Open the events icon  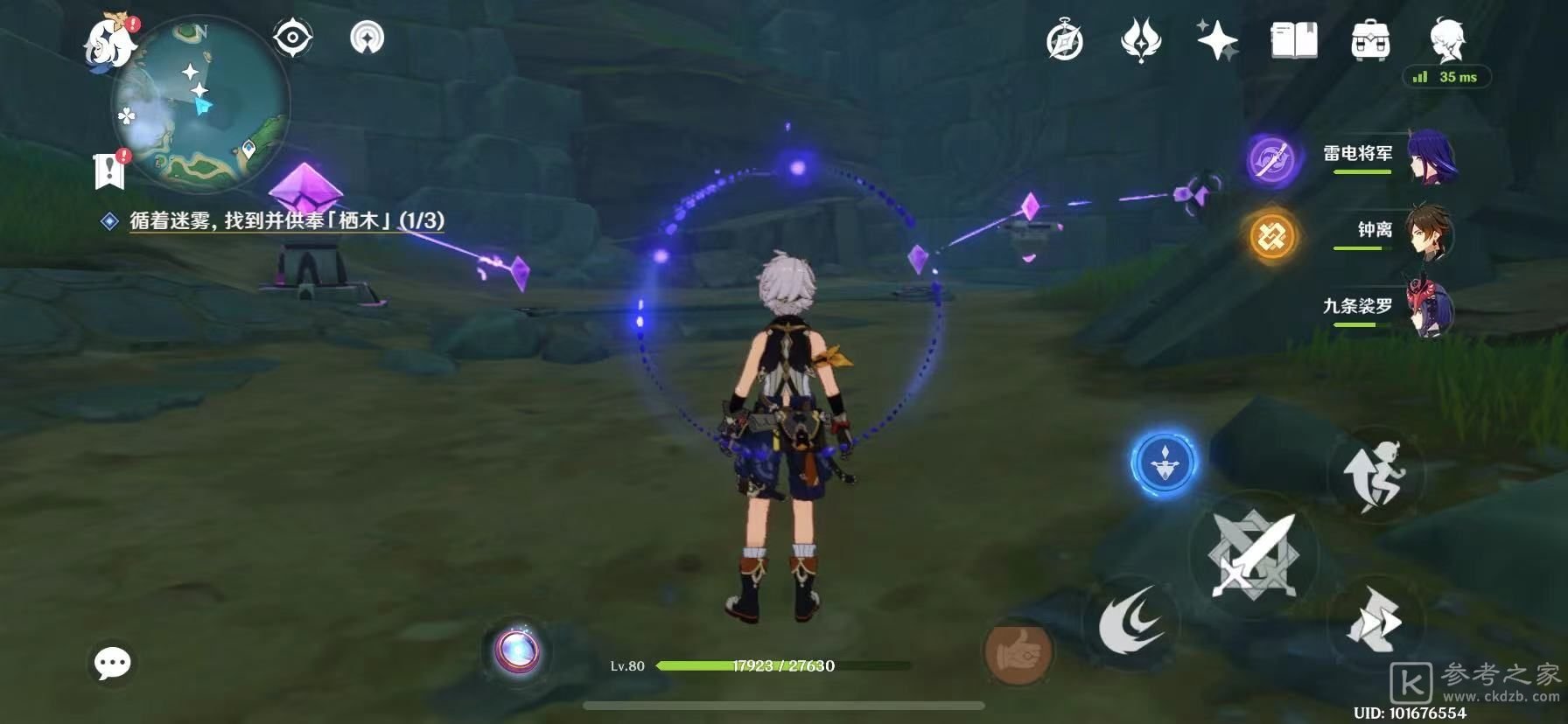(1140, 41)
